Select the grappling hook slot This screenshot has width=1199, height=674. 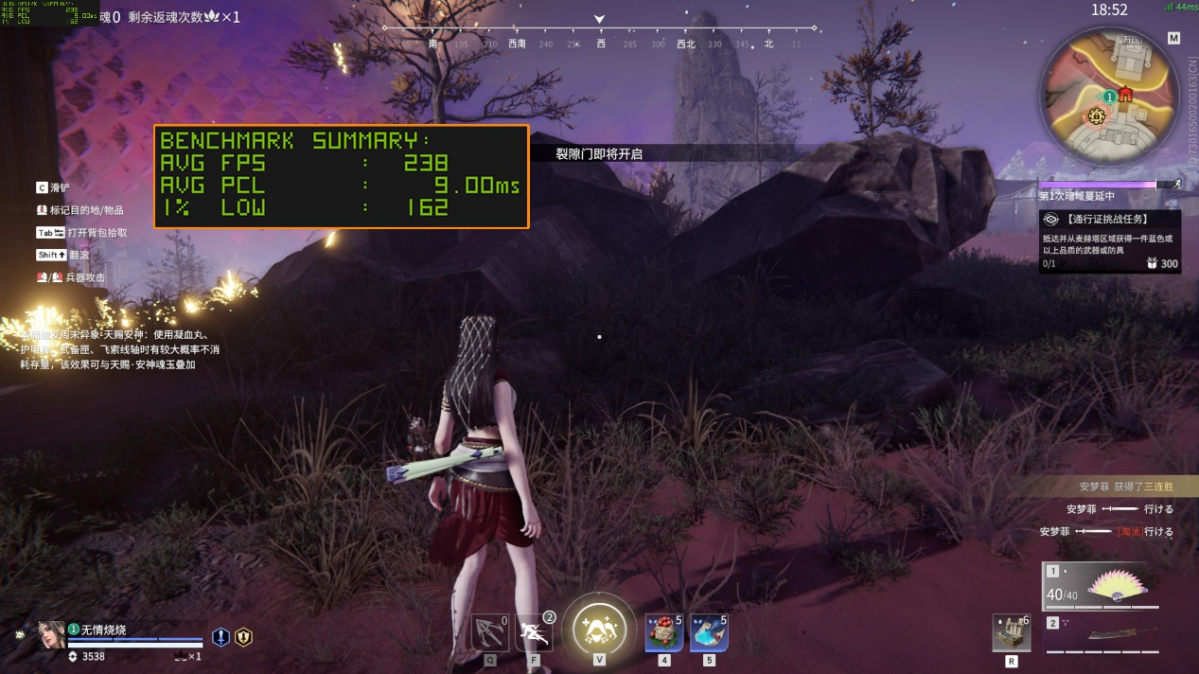490,633
